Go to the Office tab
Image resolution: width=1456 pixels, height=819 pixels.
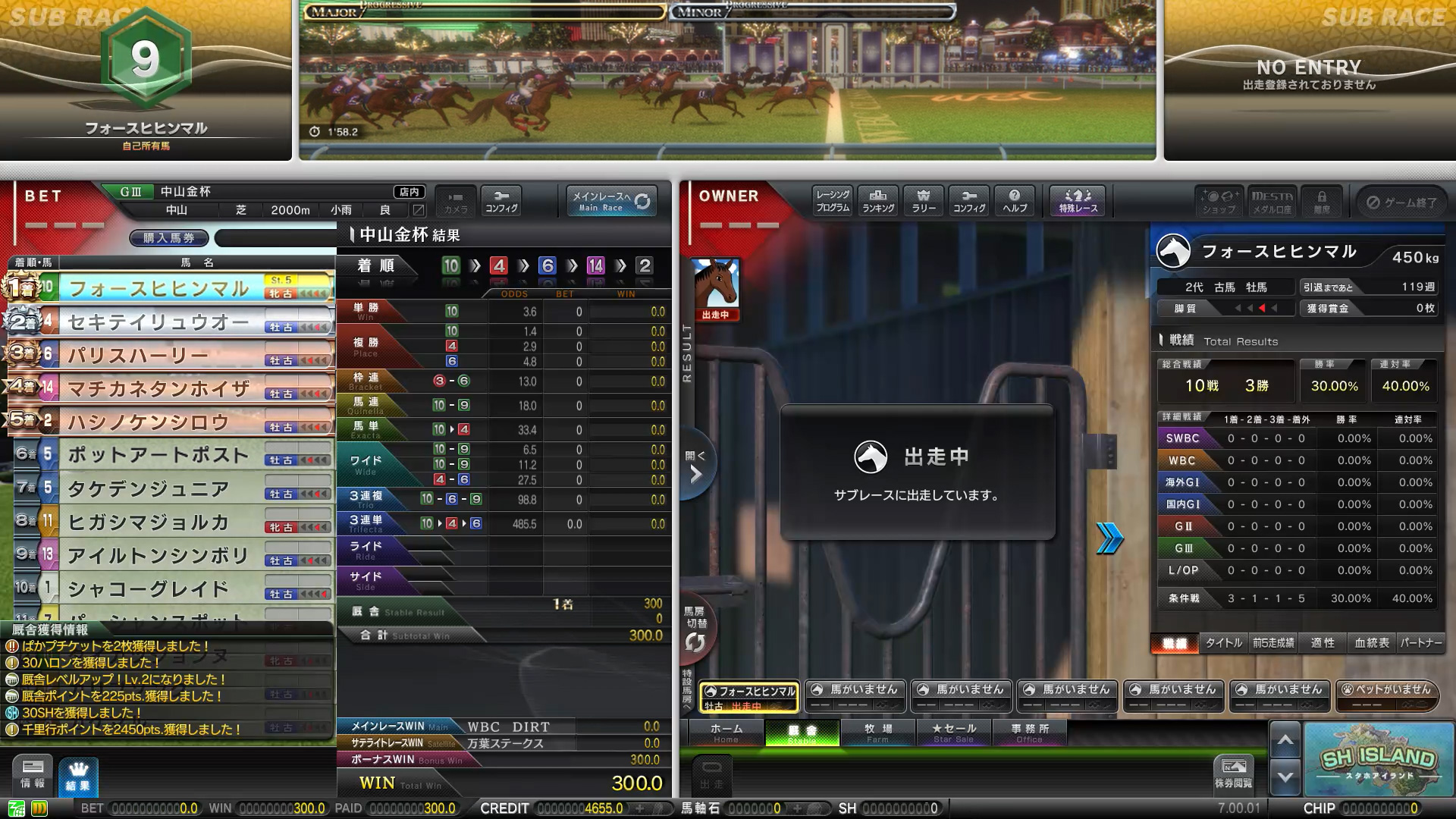point(1029,733)
